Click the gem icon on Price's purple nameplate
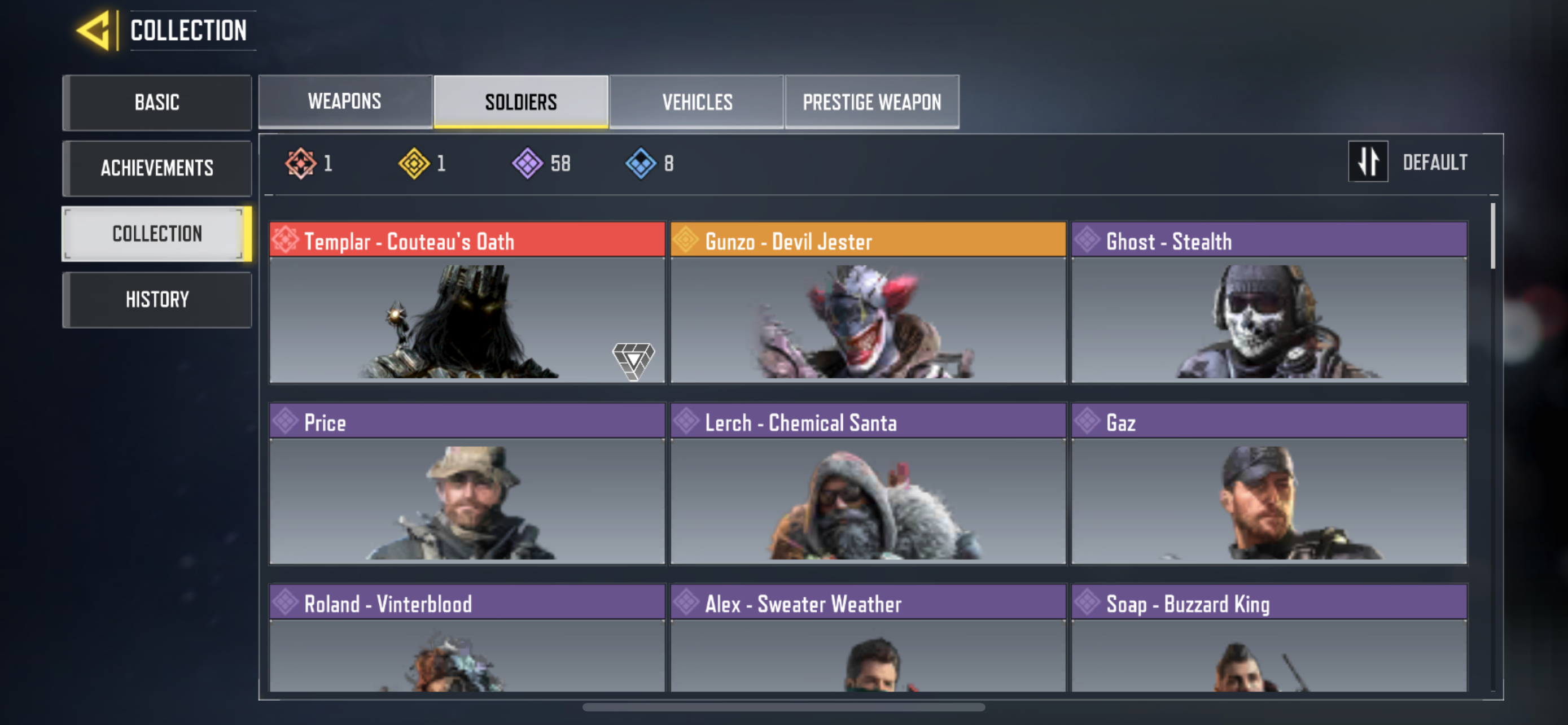Viewport: 1568px width, 725px height. tap(286, 422)
